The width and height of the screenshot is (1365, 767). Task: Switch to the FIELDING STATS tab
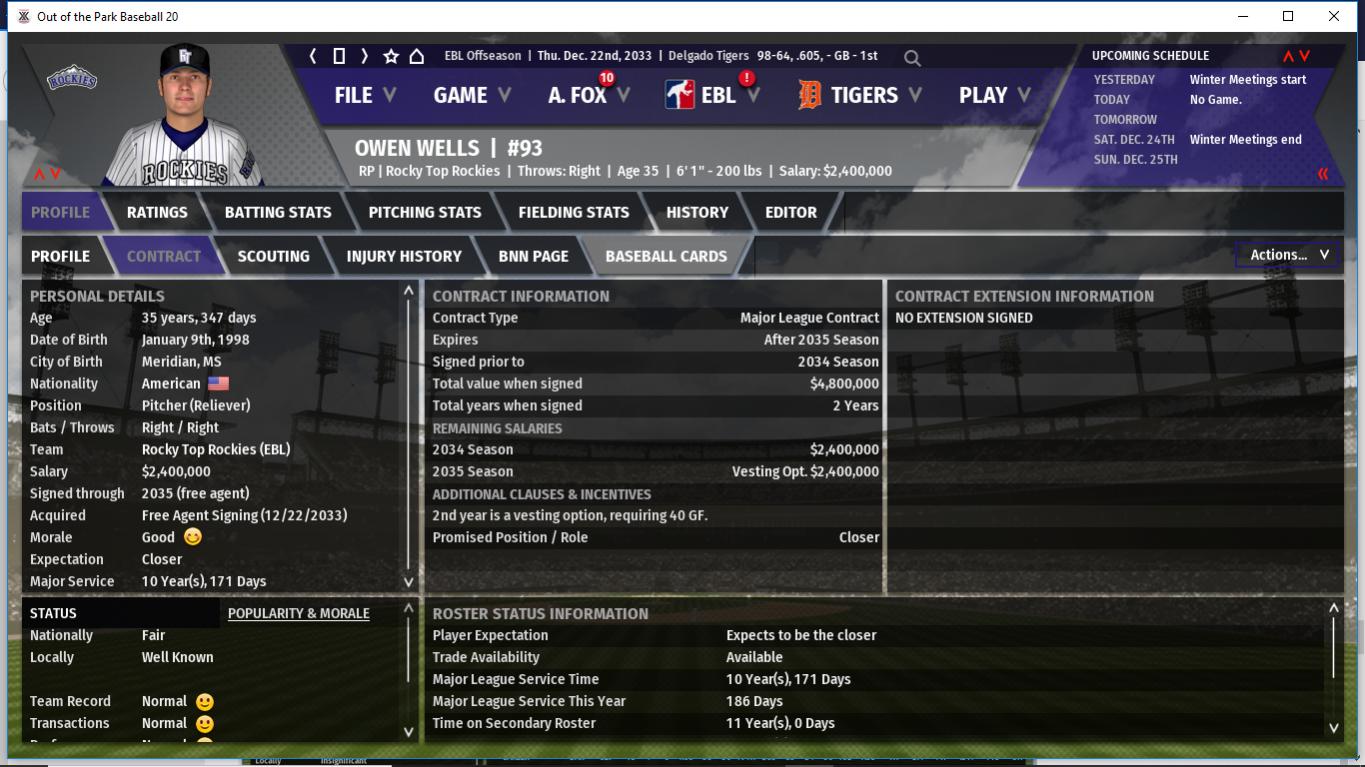(x=574, y=212)
